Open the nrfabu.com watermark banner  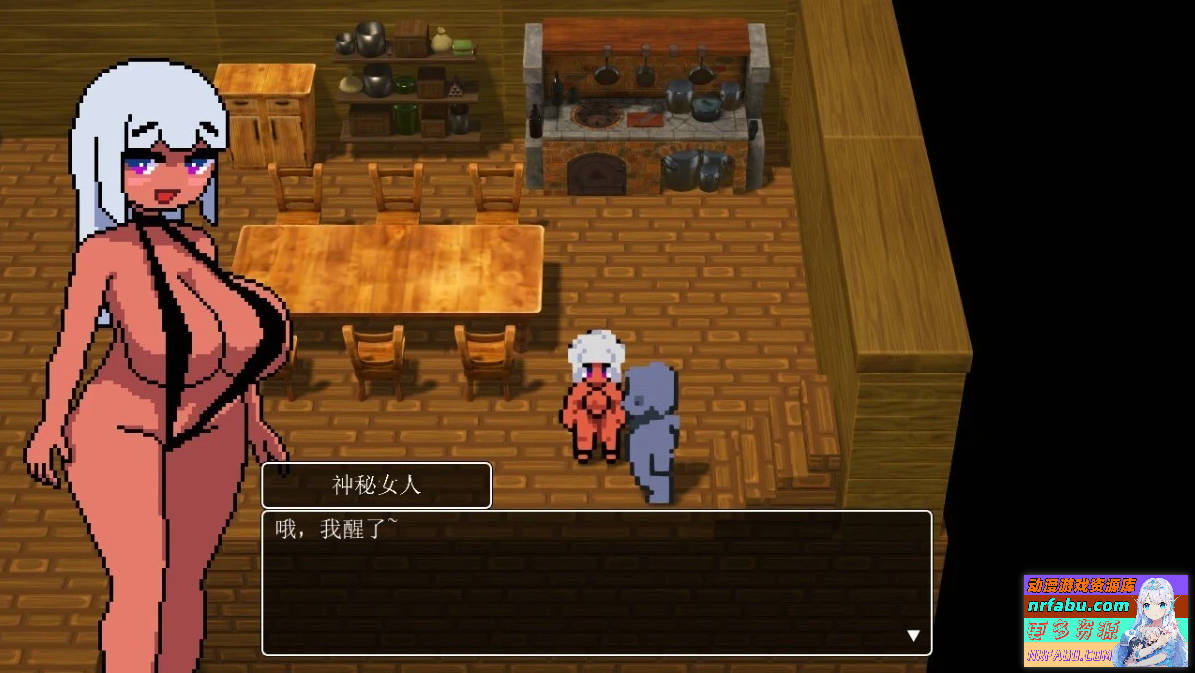pos(1105,620)
